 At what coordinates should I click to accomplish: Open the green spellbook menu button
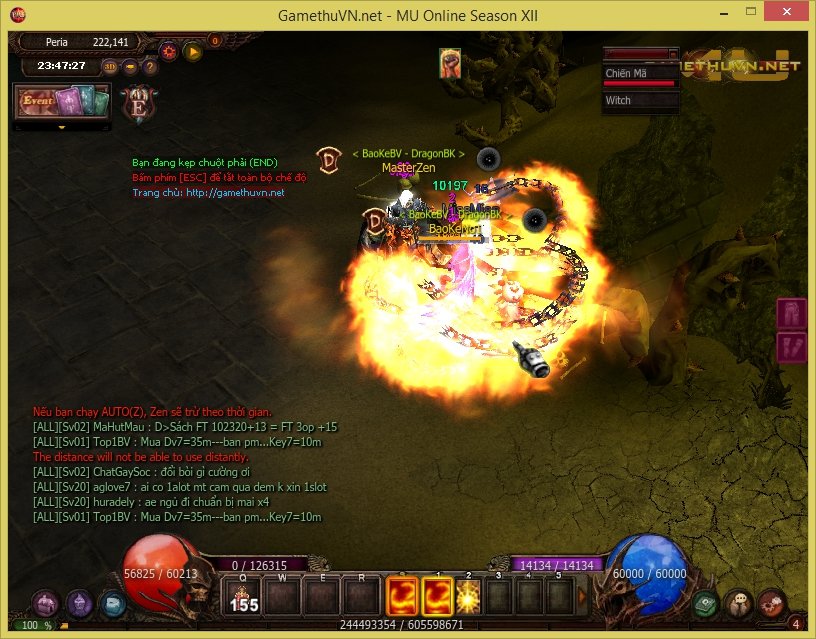click(706, 603)
